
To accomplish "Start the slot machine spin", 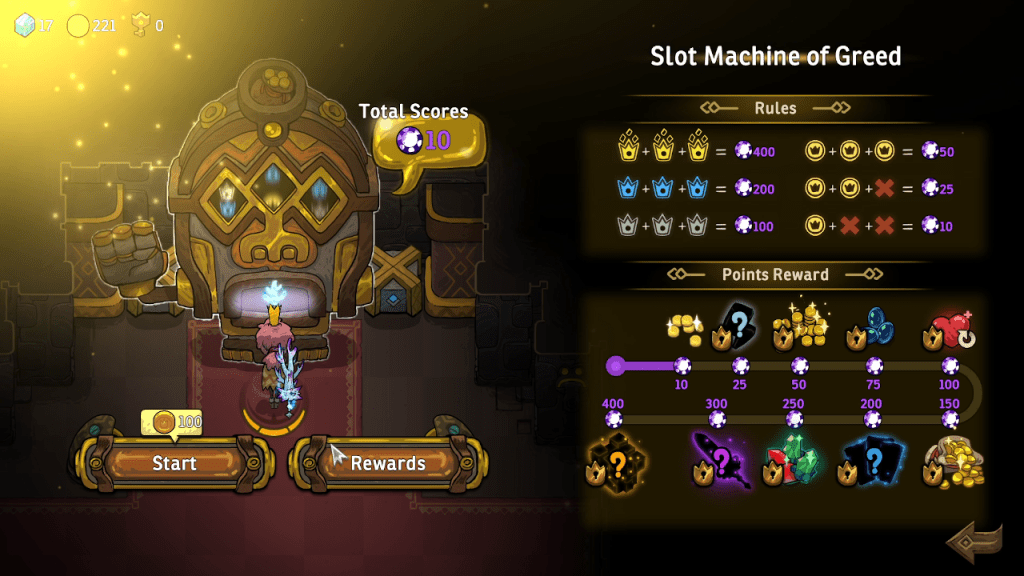I will [x=174, y=463].
